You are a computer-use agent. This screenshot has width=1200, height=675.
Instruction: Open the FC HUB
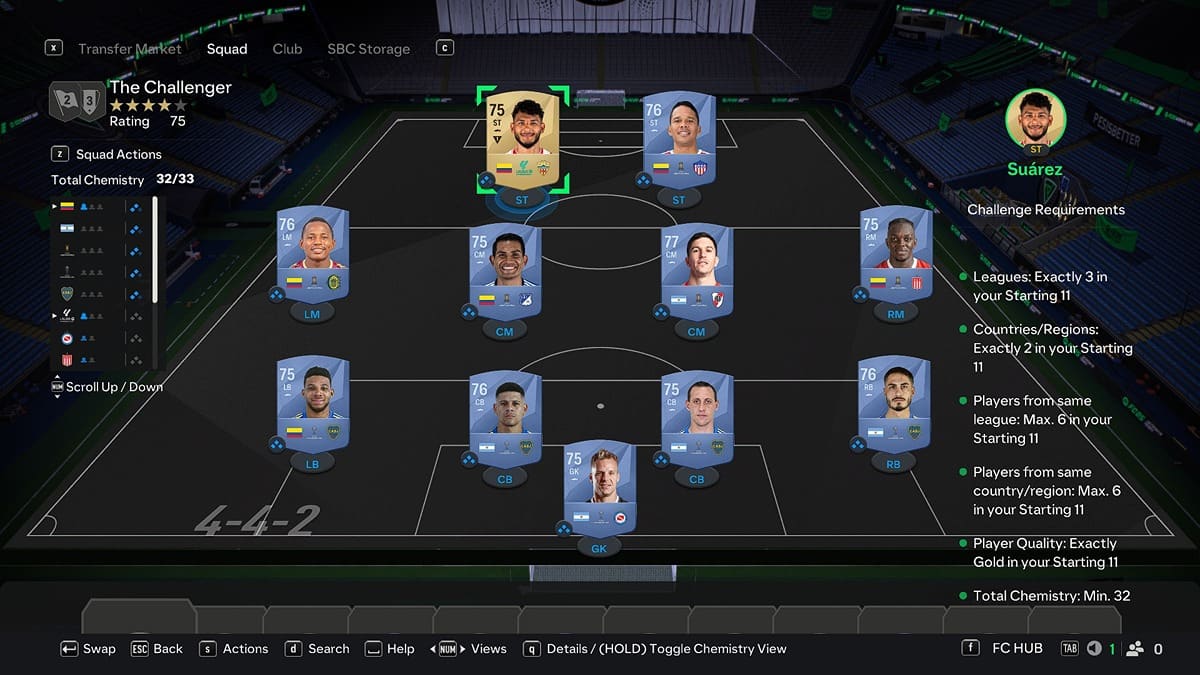(x=1017, y=649)
